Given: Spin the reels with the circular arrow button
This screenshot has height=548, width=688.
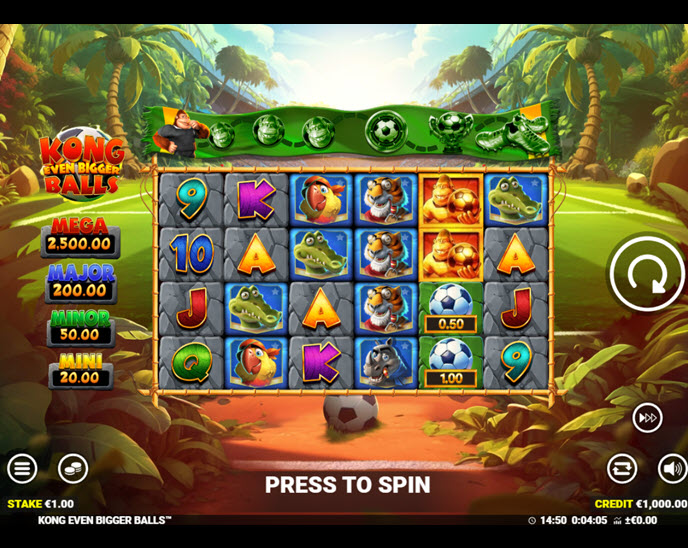Looking at the screenshot, I should pyautogui.click(x=646, y=274).
